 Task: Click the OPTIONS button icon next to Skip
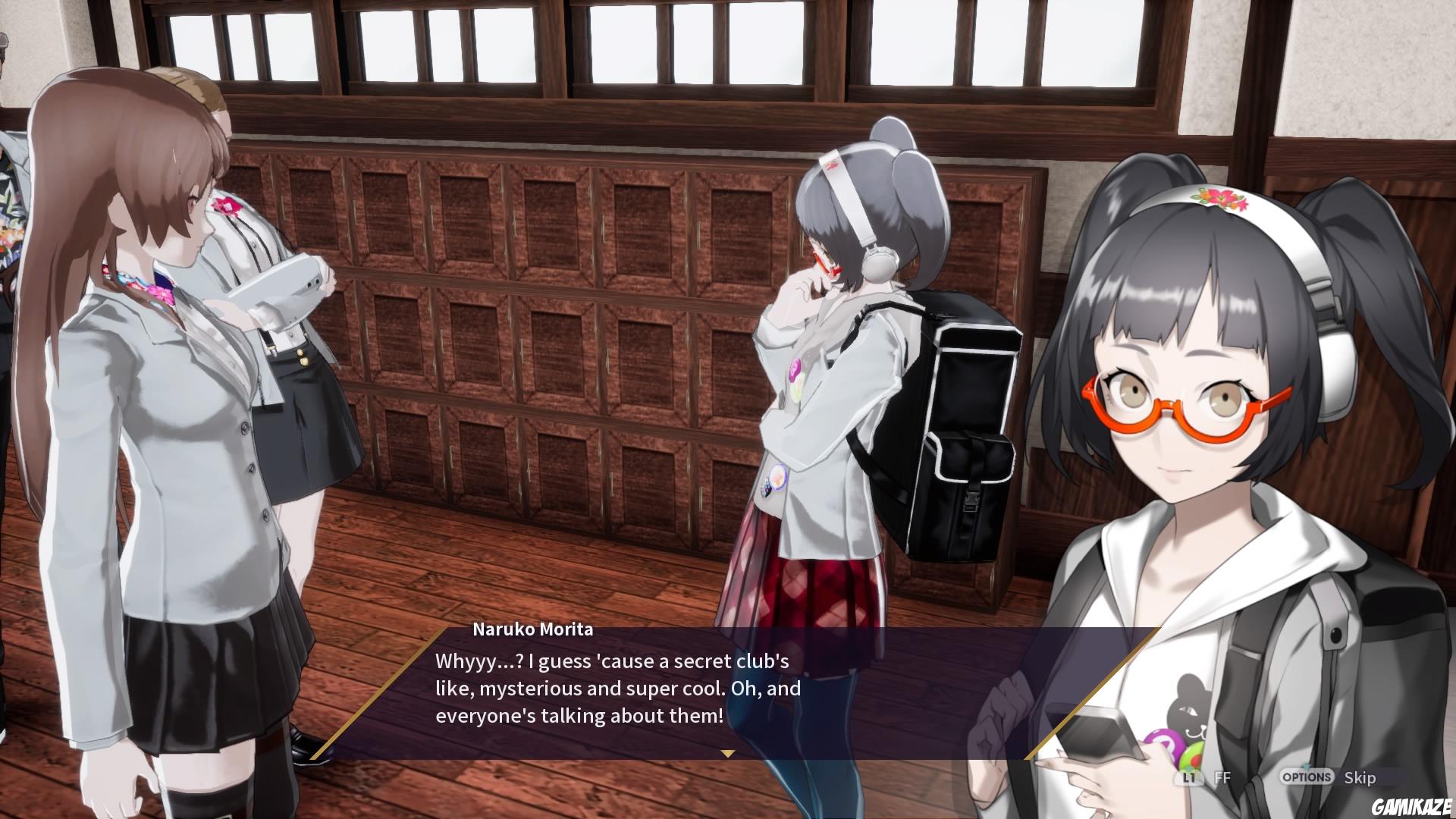tap(1306, 777)
